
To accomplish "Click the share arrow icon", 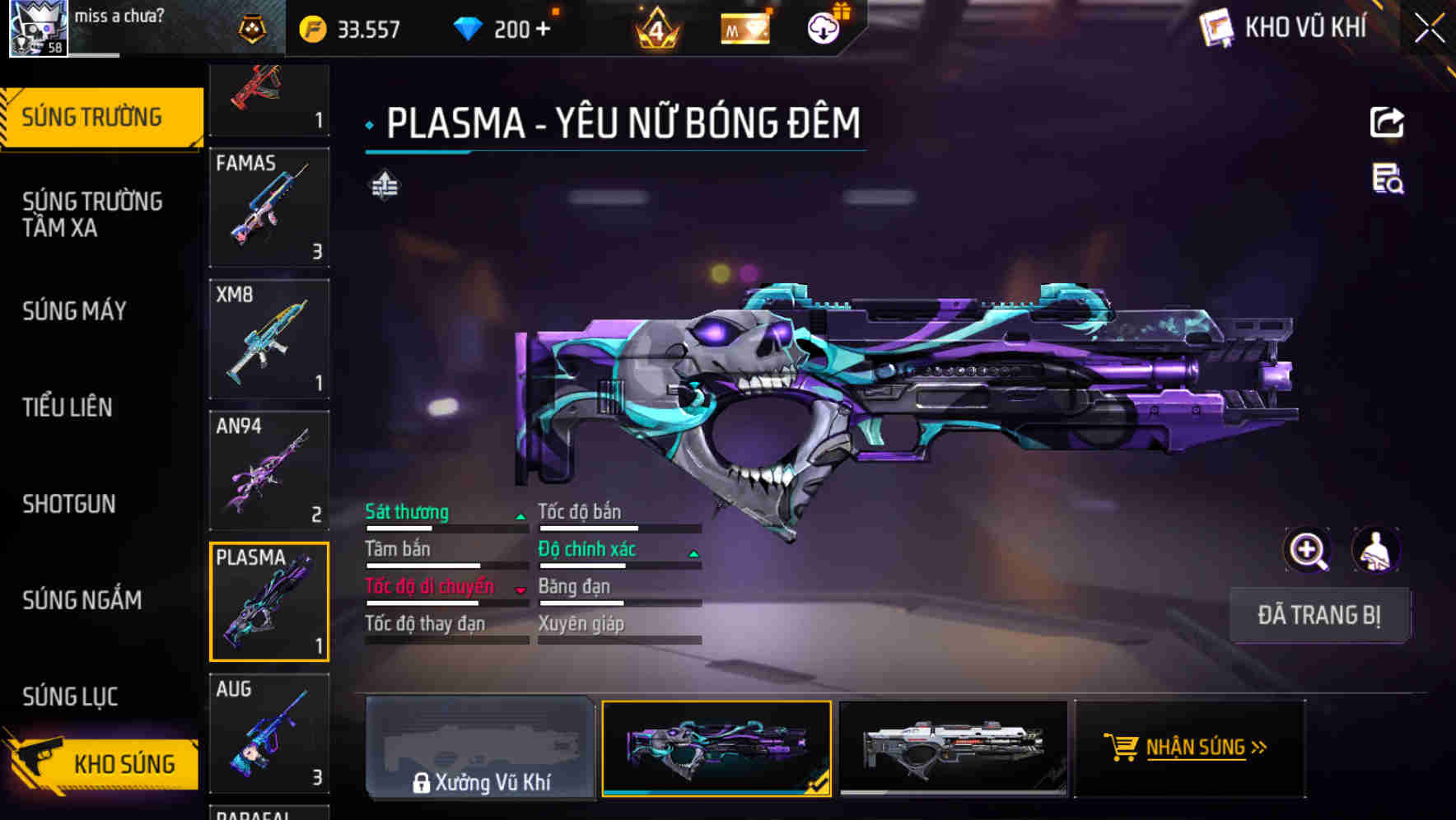I will [1387, 123].
